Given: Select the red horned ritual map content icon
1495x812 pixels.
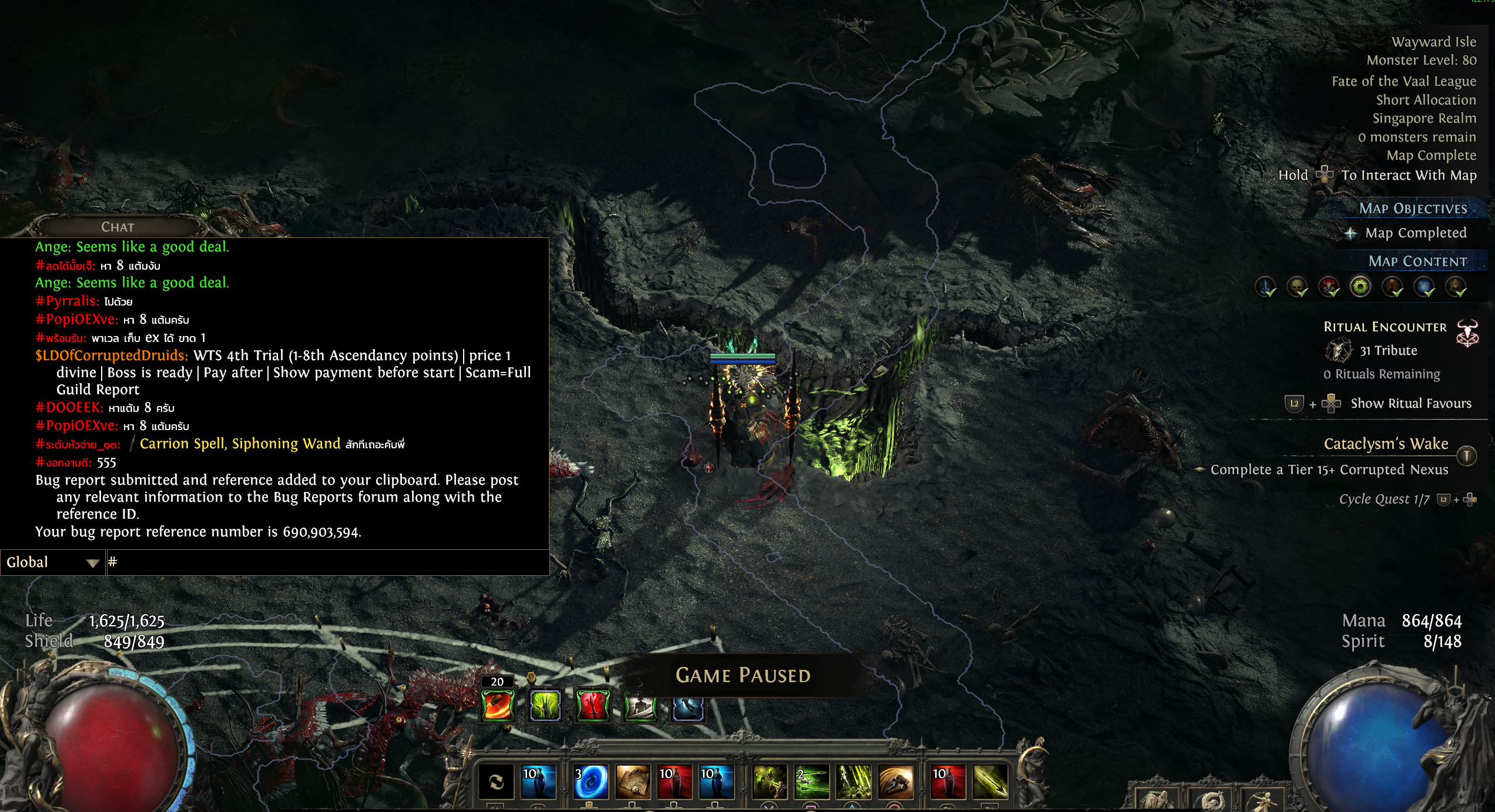Looking at the screenshot, I should 1329,287.
